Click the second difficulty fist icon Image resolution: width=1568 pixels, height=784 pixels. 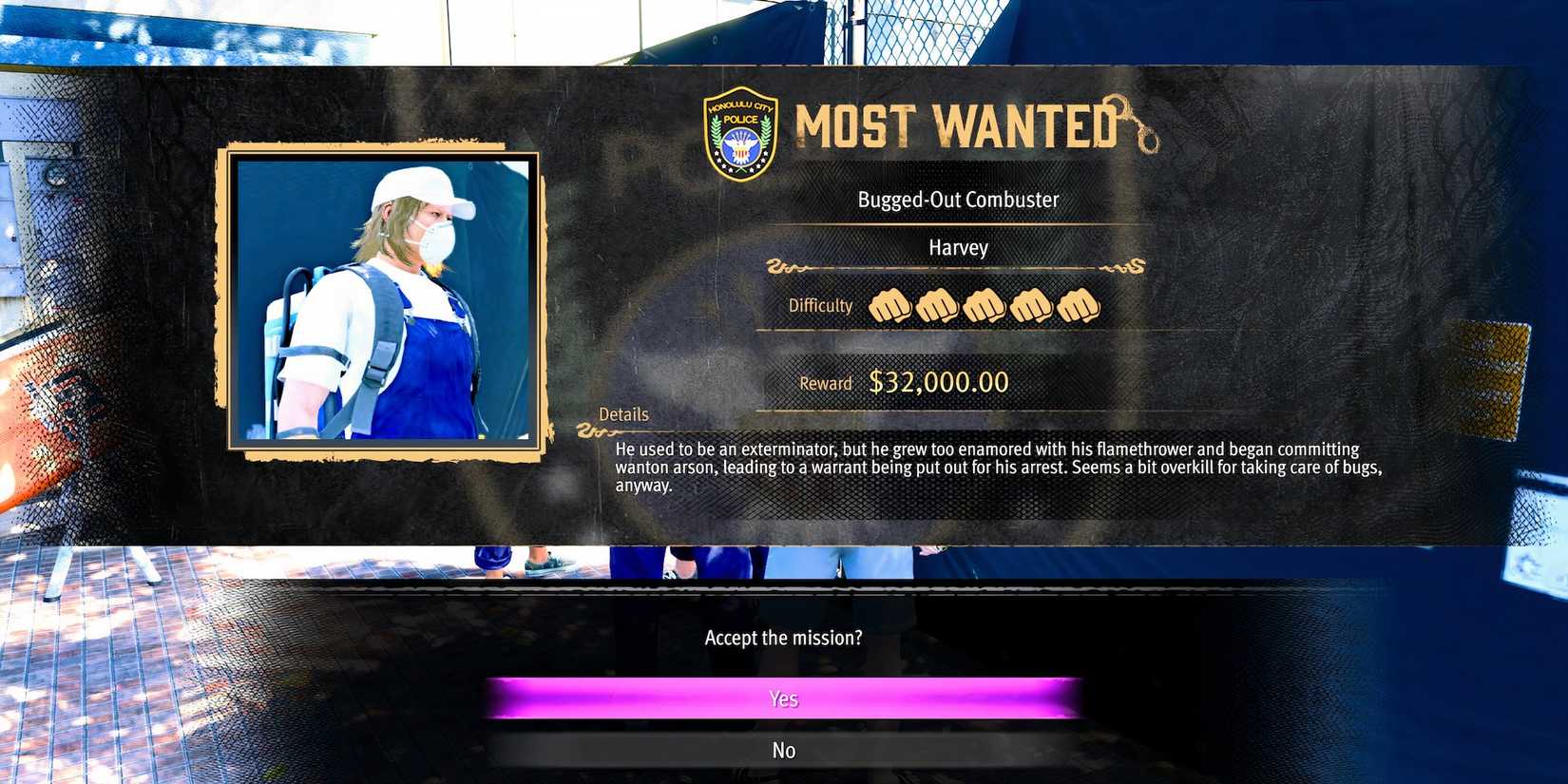[x=937, y=305]
